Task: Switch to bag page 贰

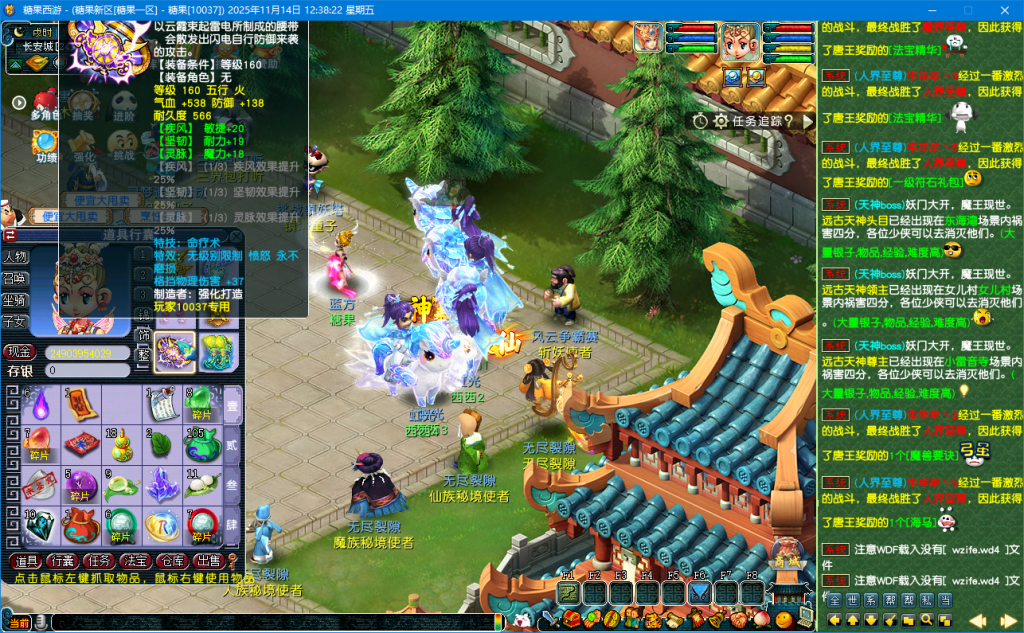Action: coord(231,442)
